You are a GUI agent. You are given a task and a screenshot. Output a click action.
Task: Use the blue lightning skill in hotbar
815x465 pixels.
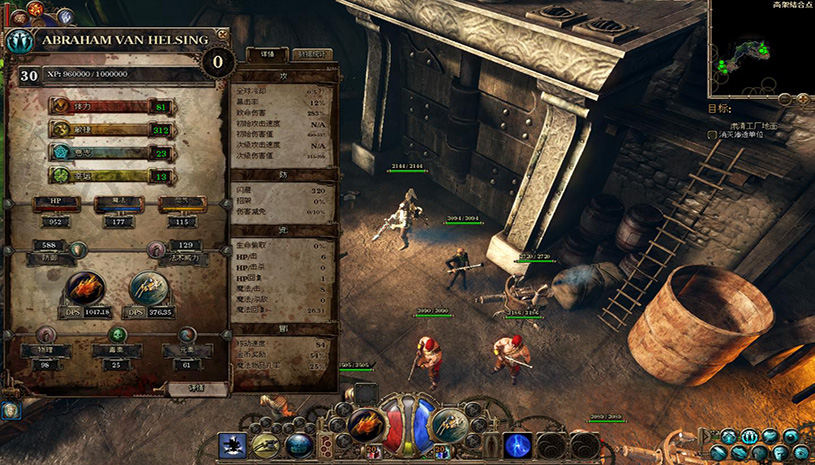(x=517, y=444)
